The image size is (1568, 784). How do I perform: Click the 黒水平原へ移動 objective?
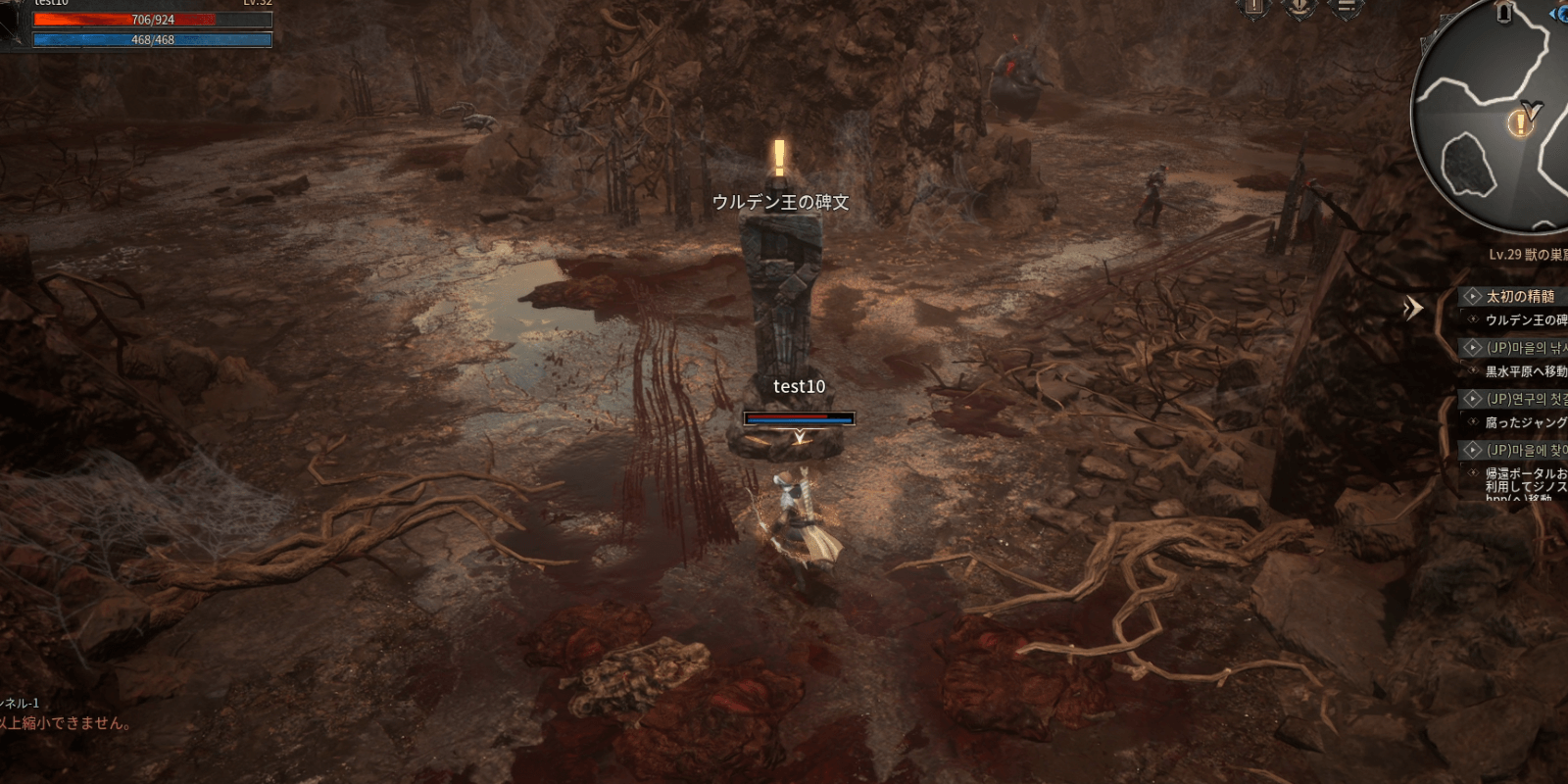pos(1525,371)
